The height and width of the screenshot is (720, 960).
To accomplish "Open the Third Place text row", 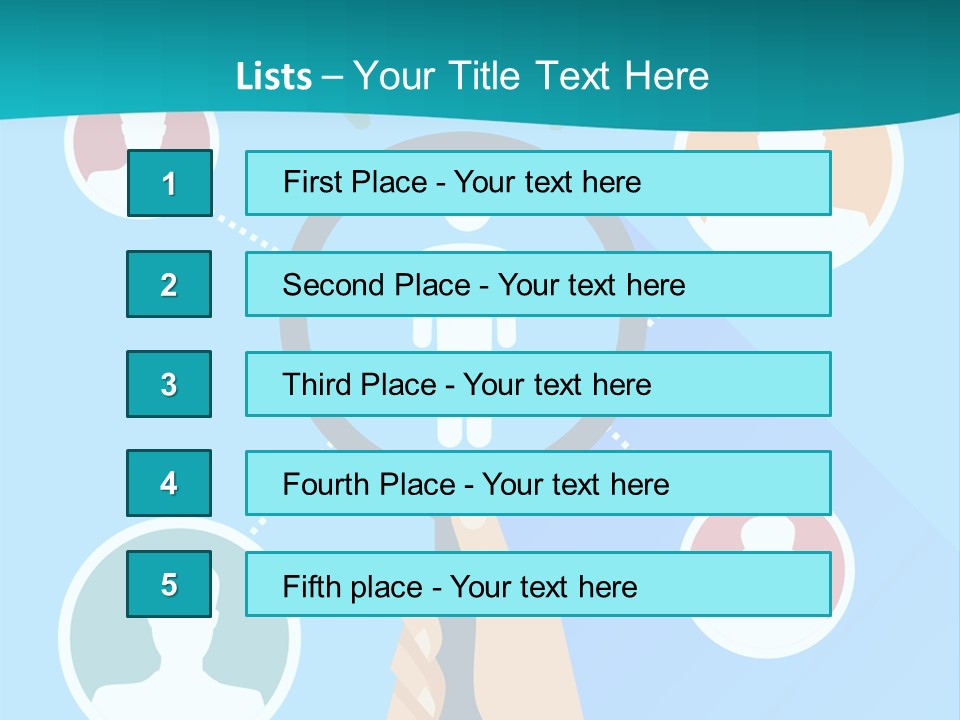I will click(x=538, y=384).
